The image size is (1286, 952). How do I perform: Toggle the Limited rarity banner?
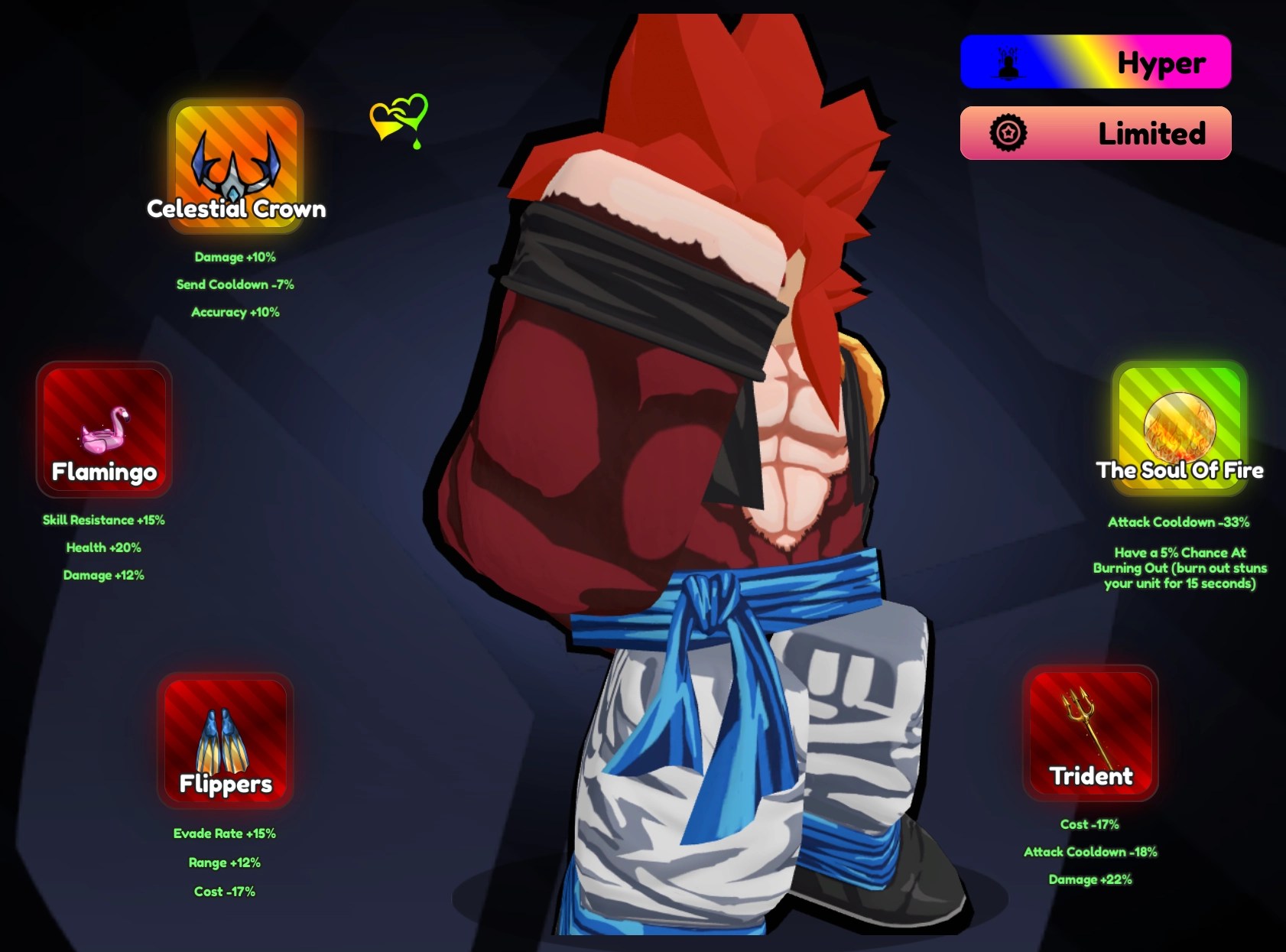pos(1095,132)
